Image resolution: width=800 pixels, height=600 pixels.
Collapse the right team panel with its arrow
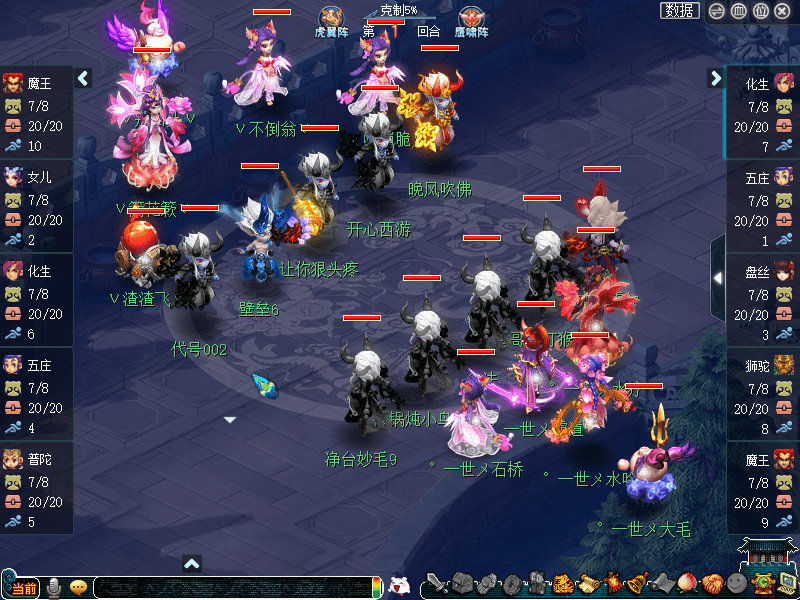tap(716, 78)
